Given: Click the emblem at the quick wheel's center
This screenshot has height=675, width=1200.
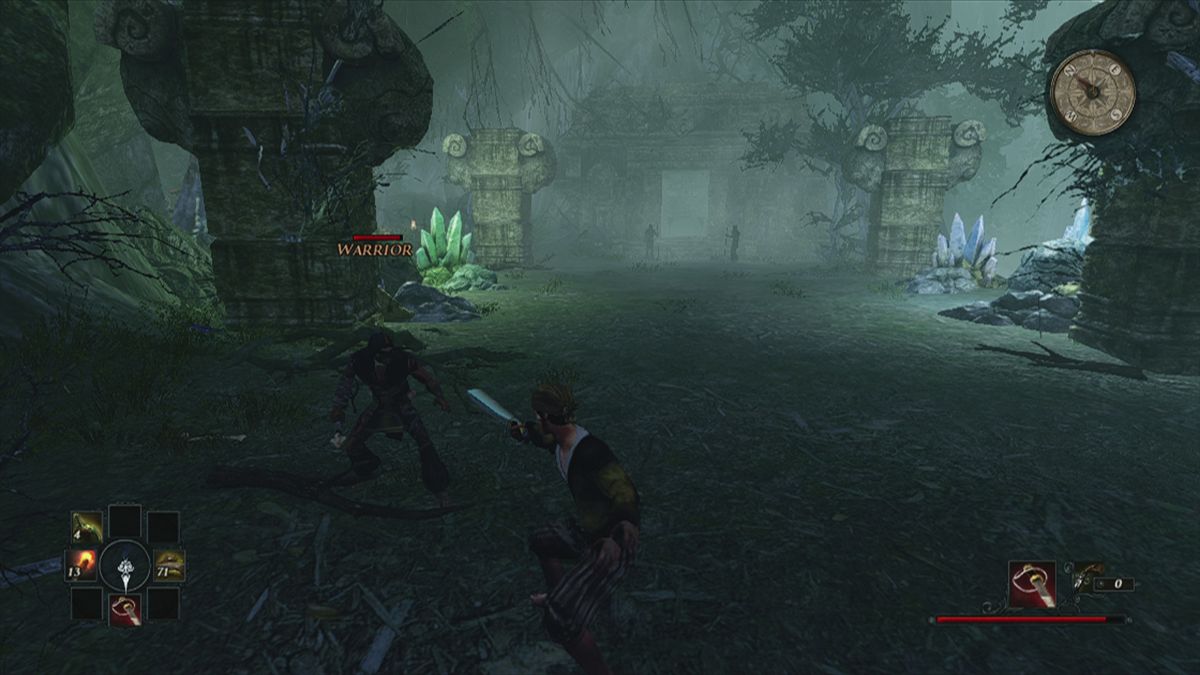Looking at the screenshot, I should coord(125,565).
